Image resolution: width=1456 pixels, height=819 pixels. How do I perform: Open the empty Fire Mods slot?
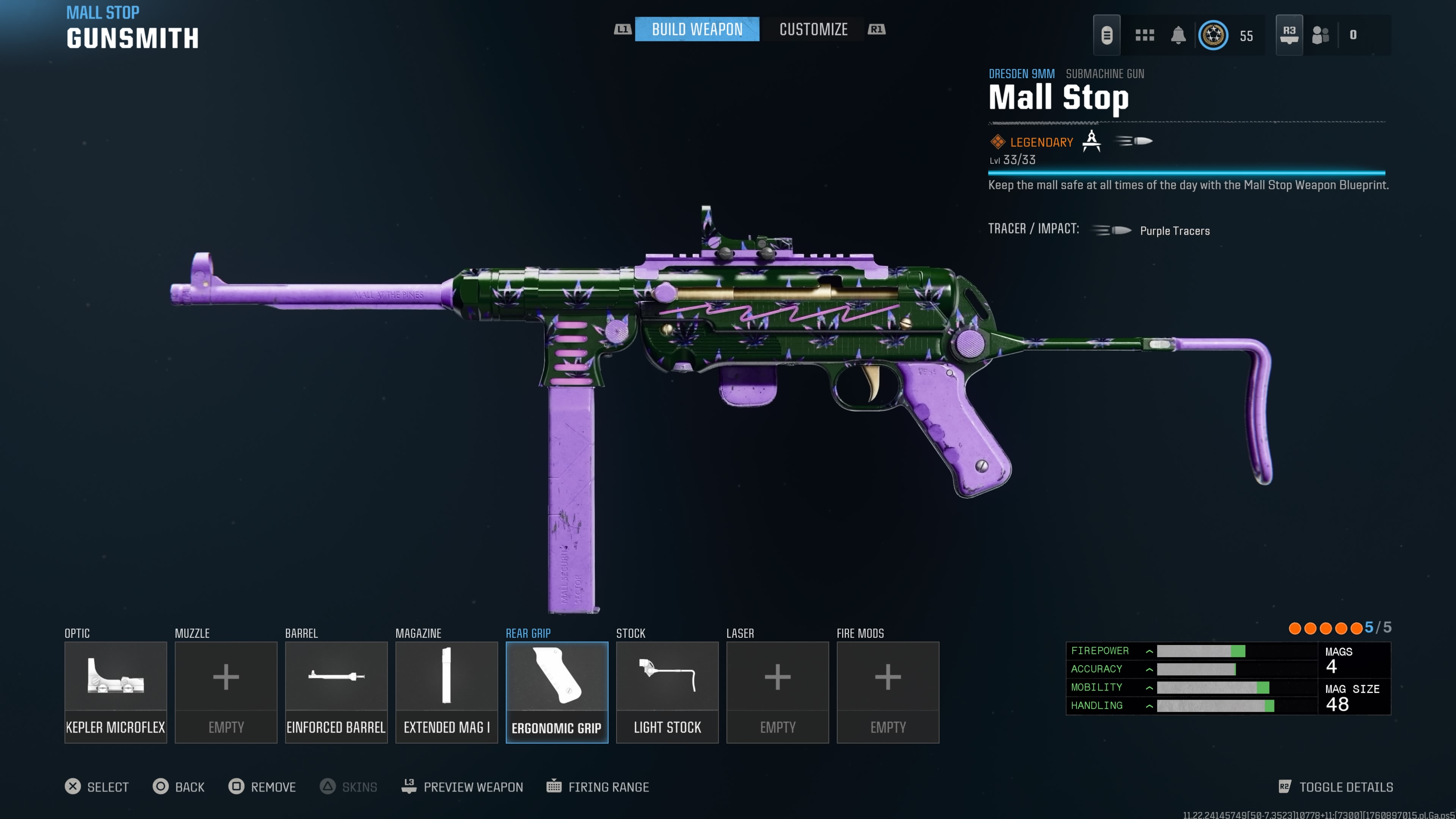(x=887, y=691)
